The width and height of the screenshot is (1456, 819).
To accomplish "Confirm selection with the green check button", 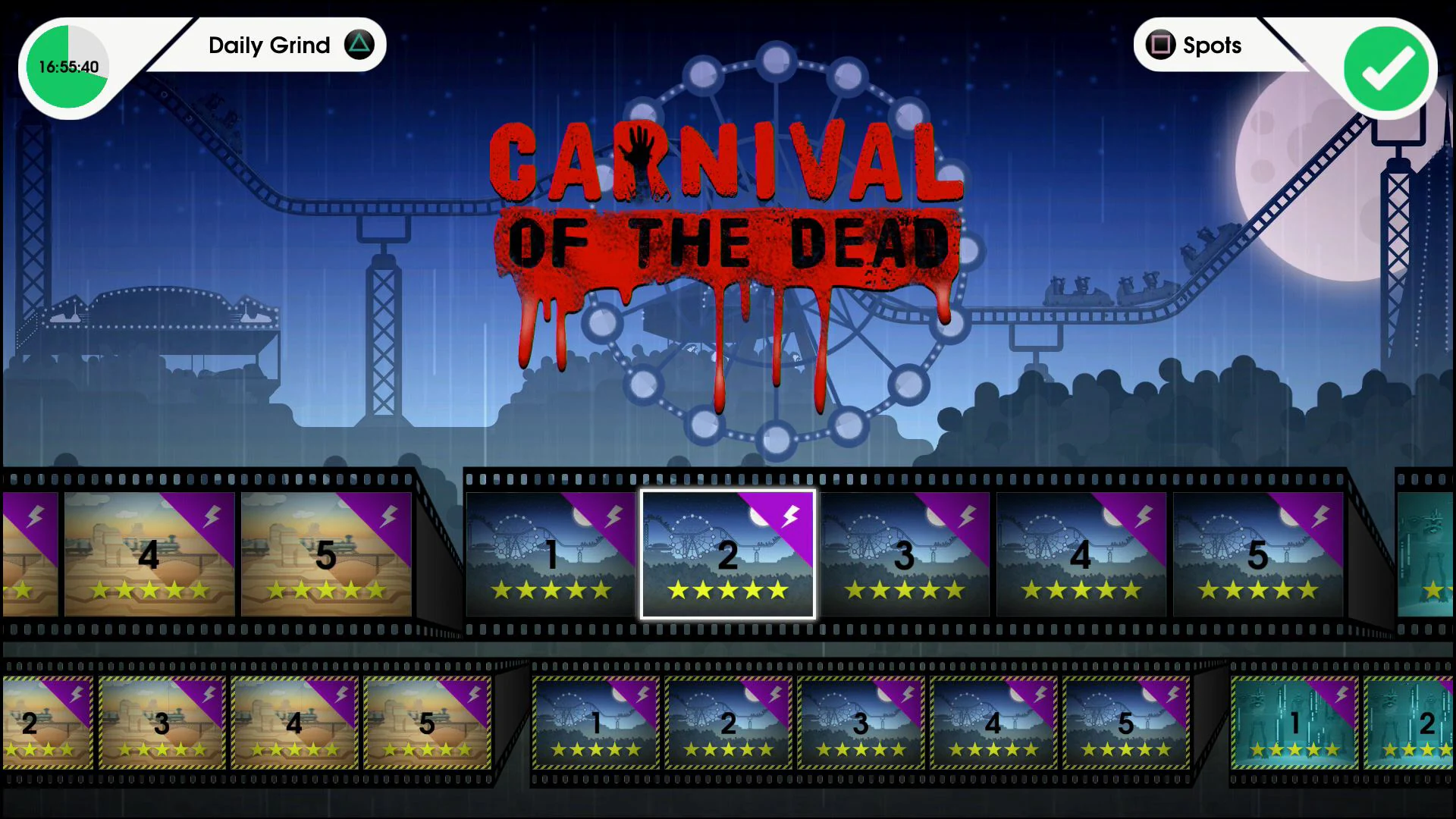I will pos(1385,69).
